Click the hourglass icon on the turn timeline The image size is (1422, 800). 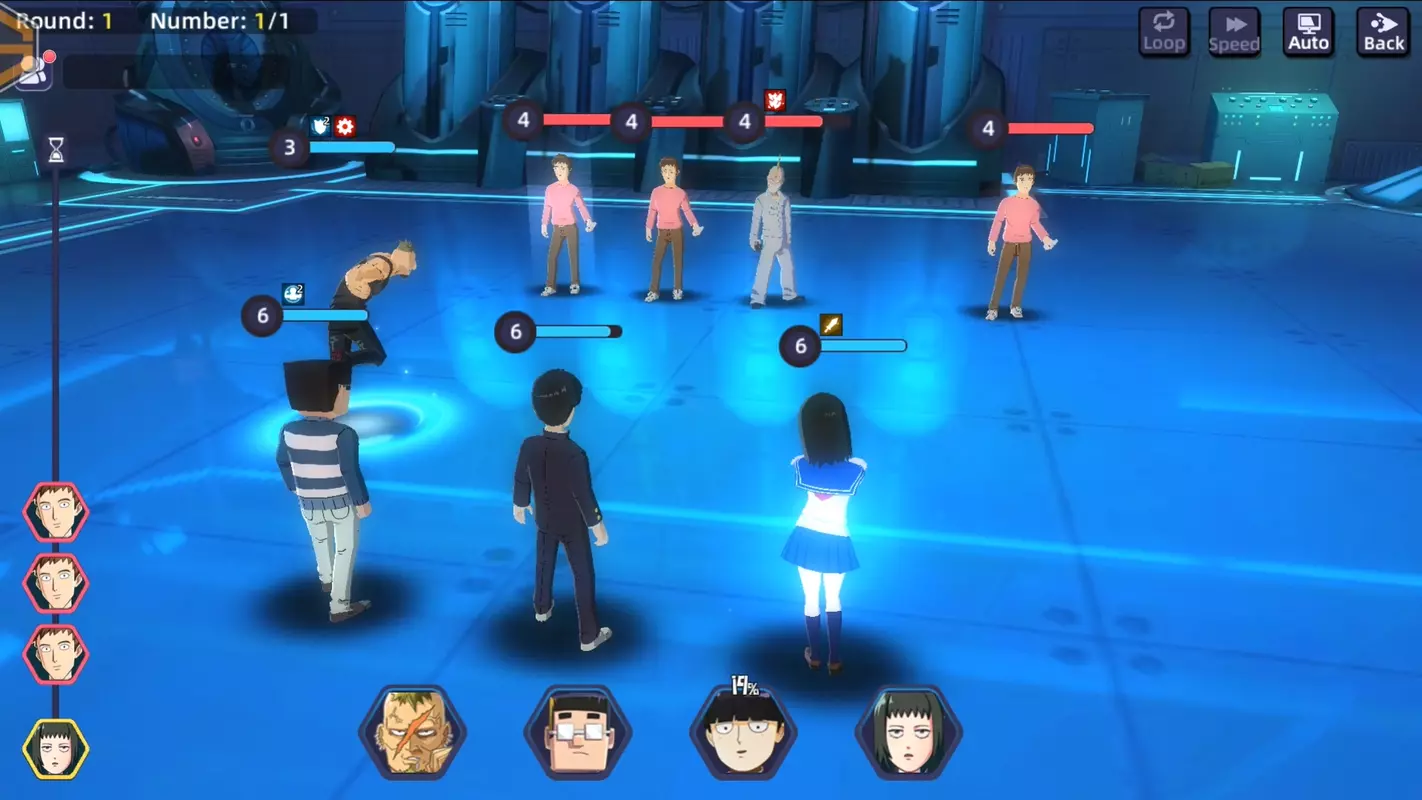(x=55, y=148)
